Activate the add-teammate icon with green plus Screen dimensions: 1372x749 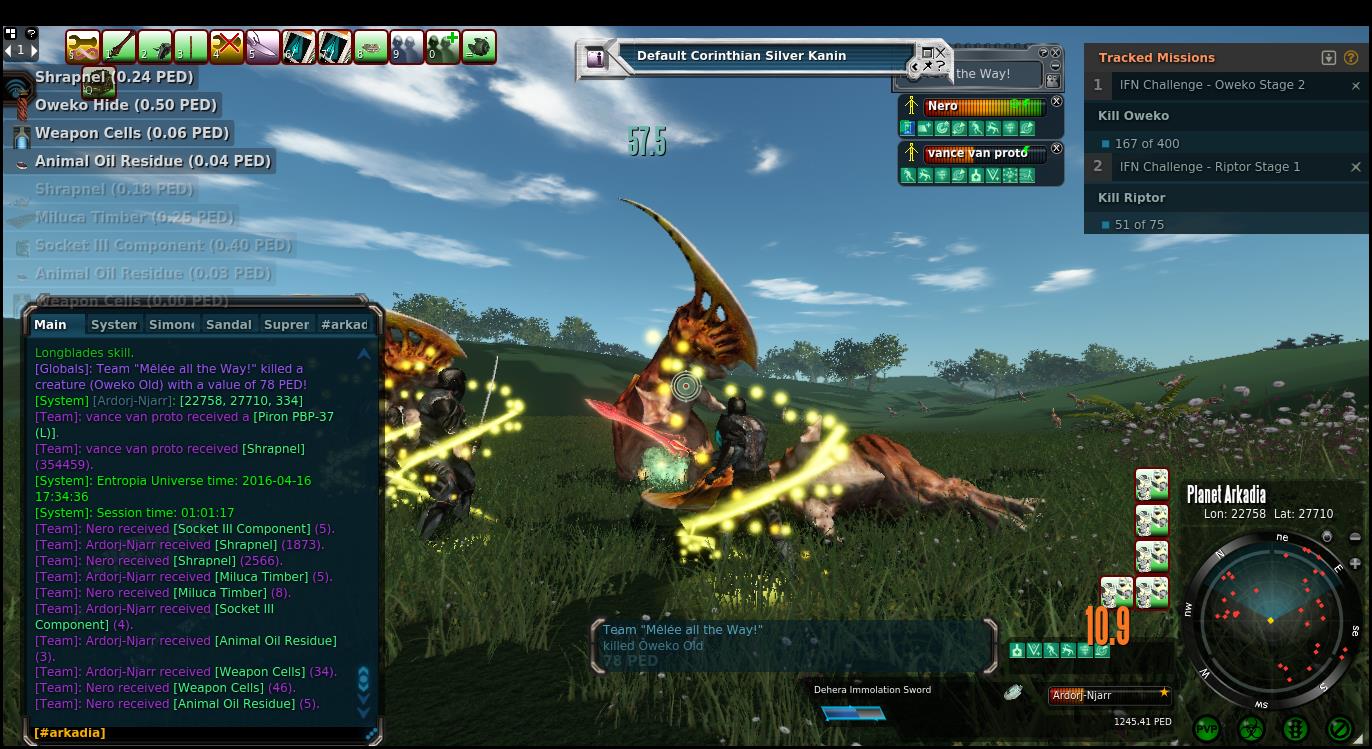pyautogui.click(x=442, y=46)
